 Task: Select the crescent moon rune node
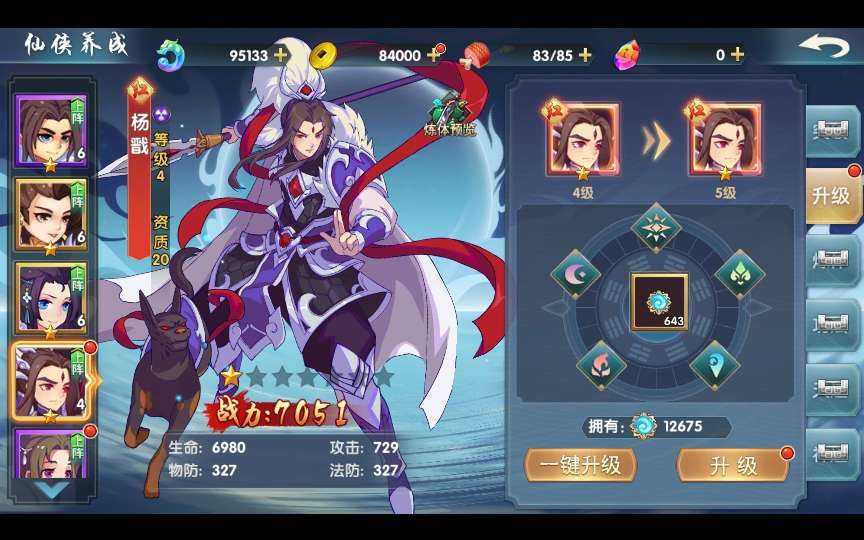tap(576, 274)
